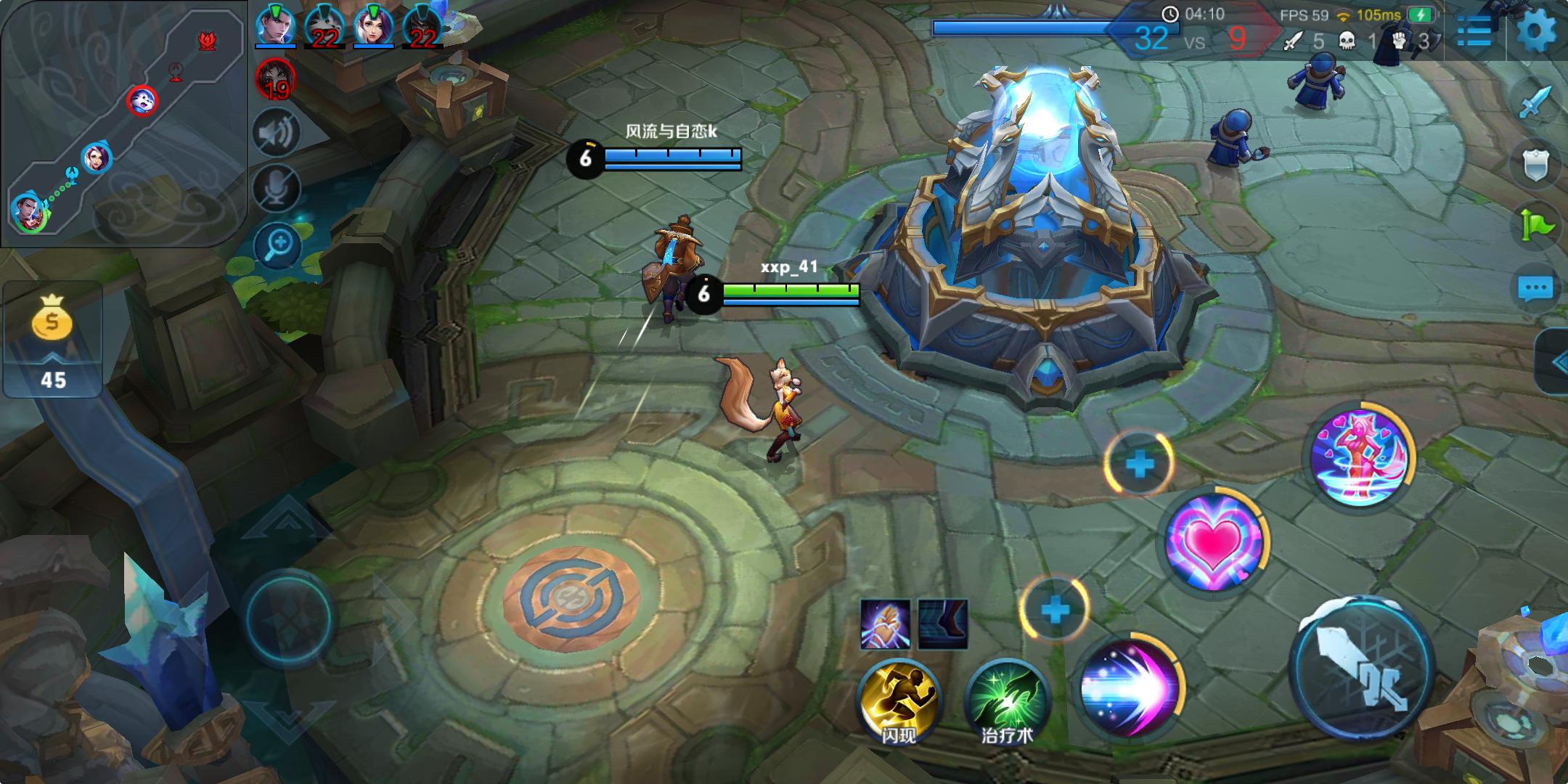This screenshot has height=784, width=1568.
Task: Open the settings gear menu
Action: [x=1536, y=30]
